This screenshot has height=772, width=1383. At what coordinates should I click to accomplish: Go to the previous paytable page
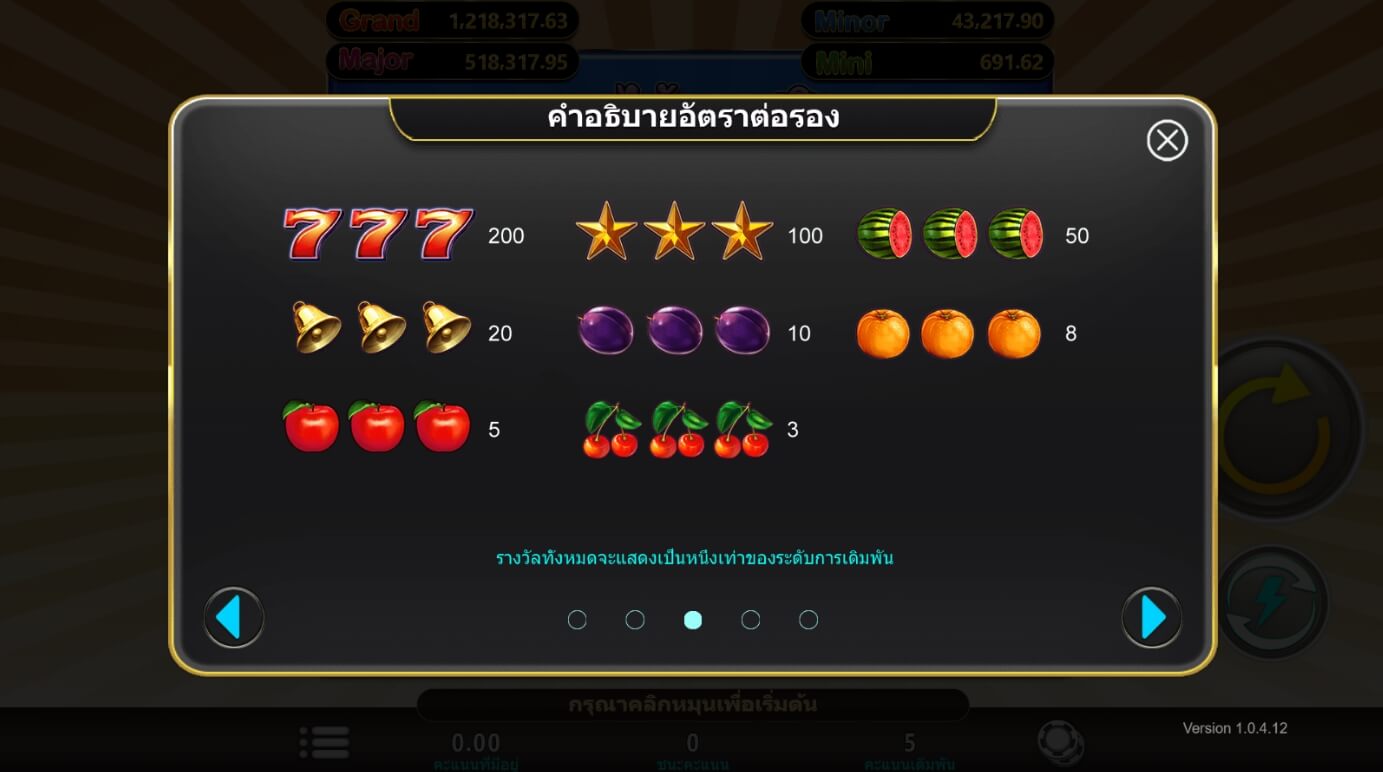click(x=233, y=618)
